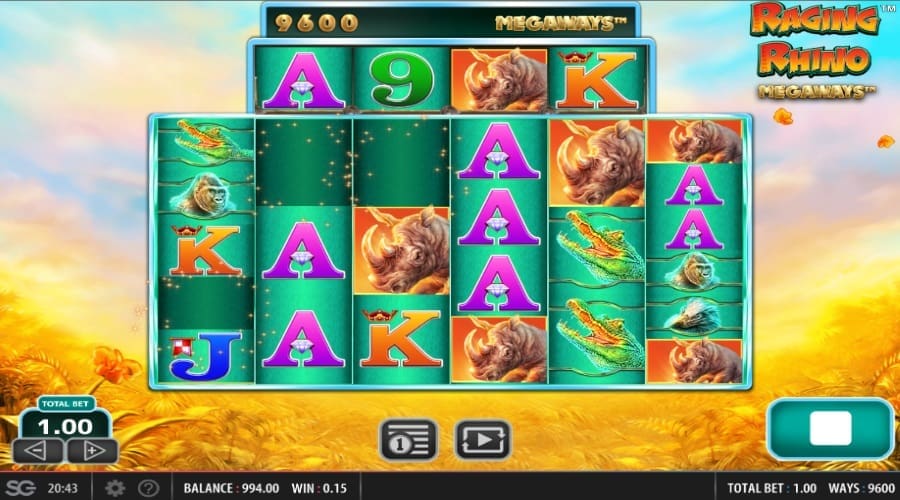Click the SG logo in the bottom bar
This screenshot has height=500, width=900.
22,488
